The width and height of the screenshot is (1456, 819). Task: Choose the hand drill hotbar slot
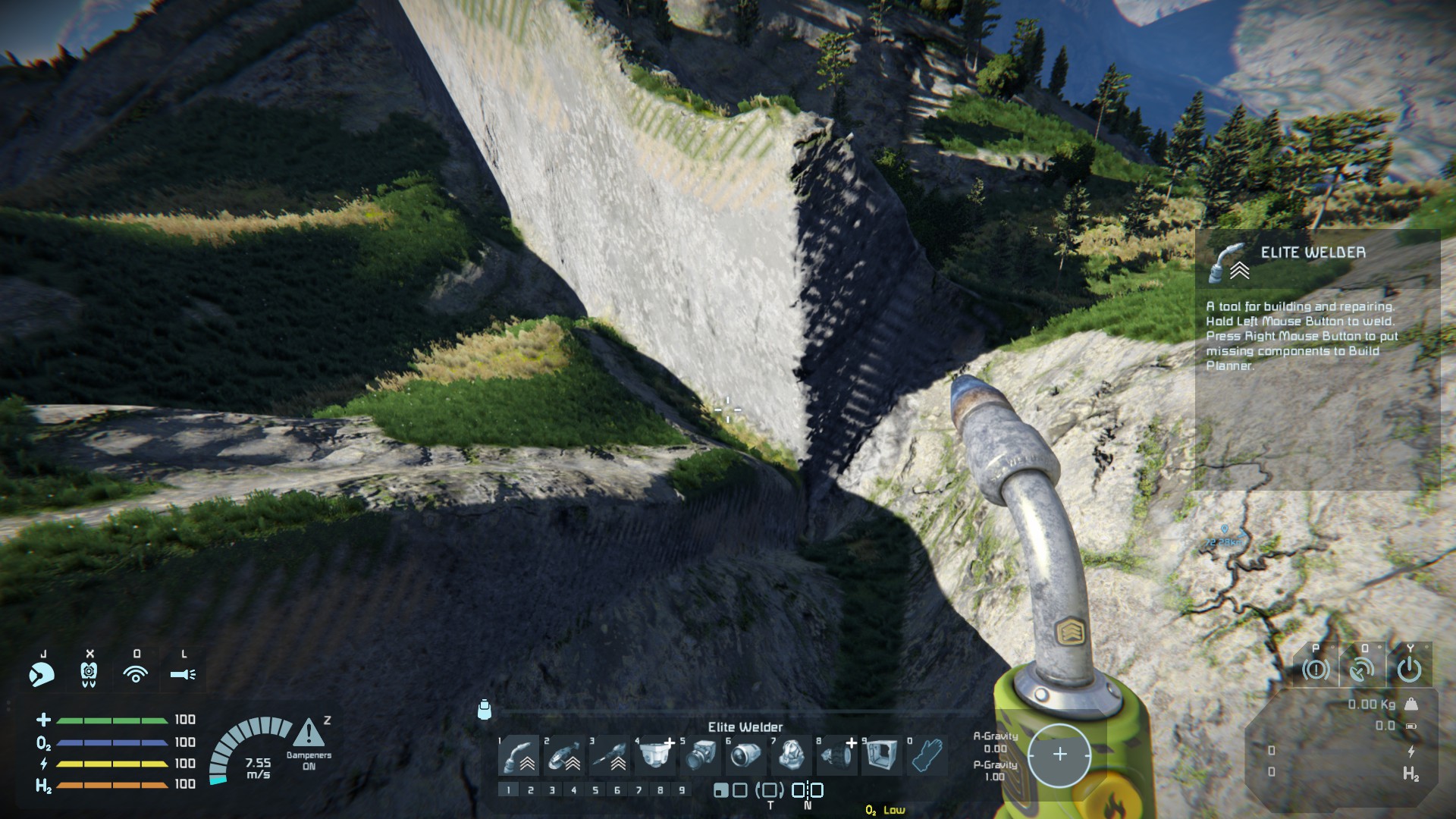tap(610, 755)
